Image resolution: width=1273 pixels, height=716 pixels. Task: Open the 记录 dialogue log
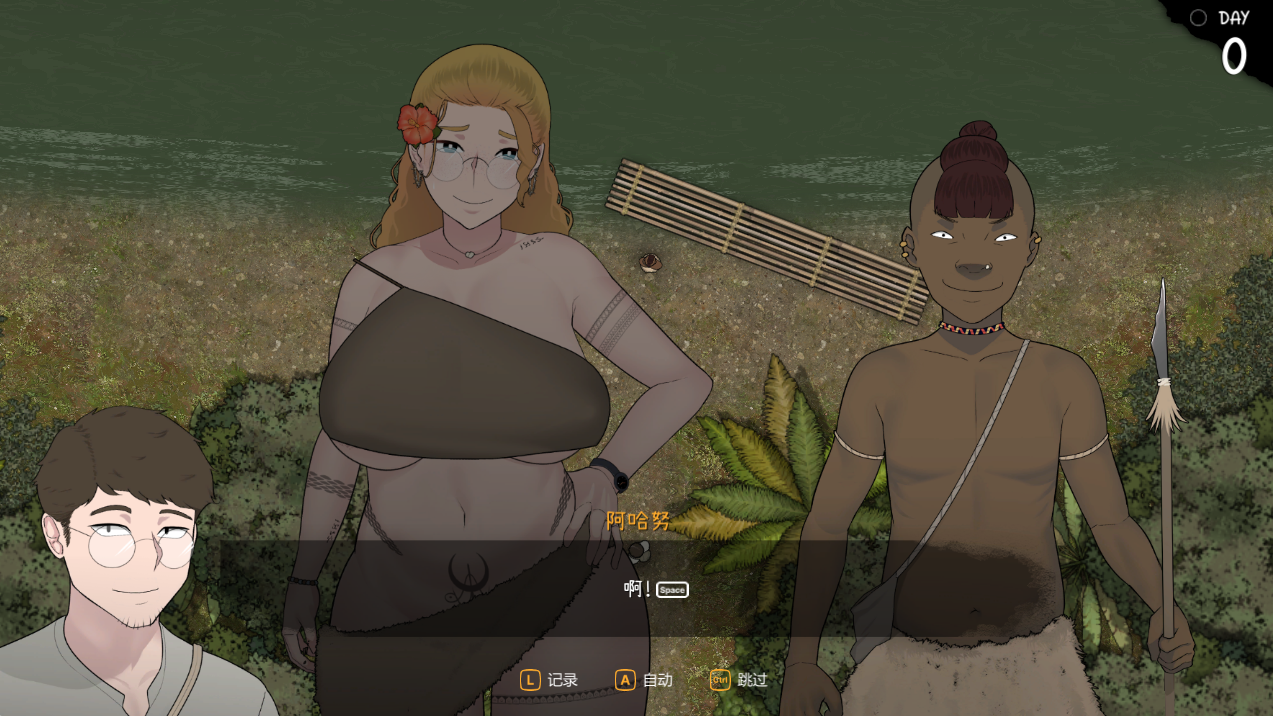[549, 680]
